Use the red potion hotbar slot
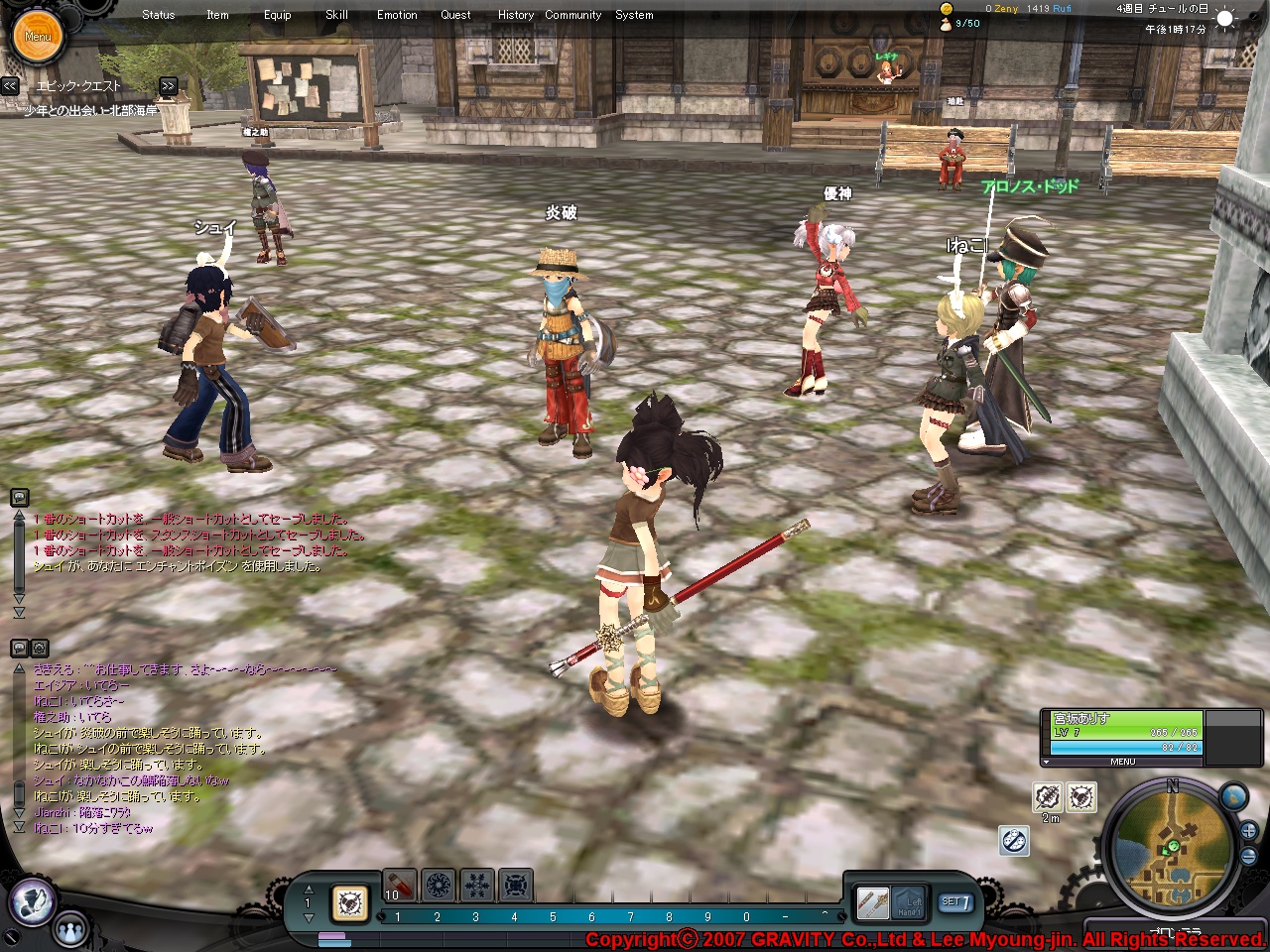Screen dimensions: 1270x952 point(399,885)
